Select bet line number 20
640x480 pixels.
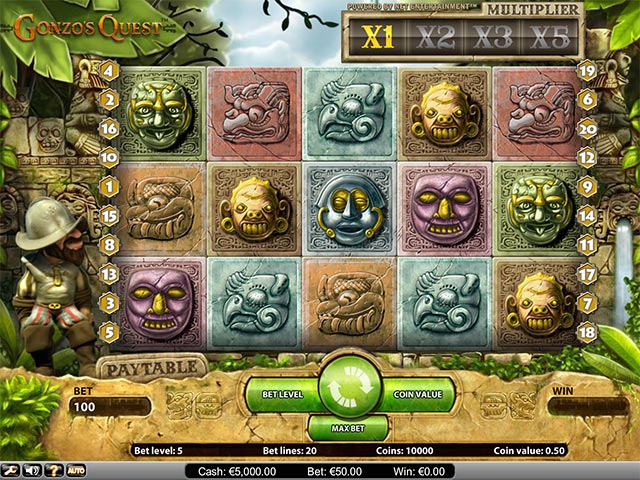tap(587, 129)
